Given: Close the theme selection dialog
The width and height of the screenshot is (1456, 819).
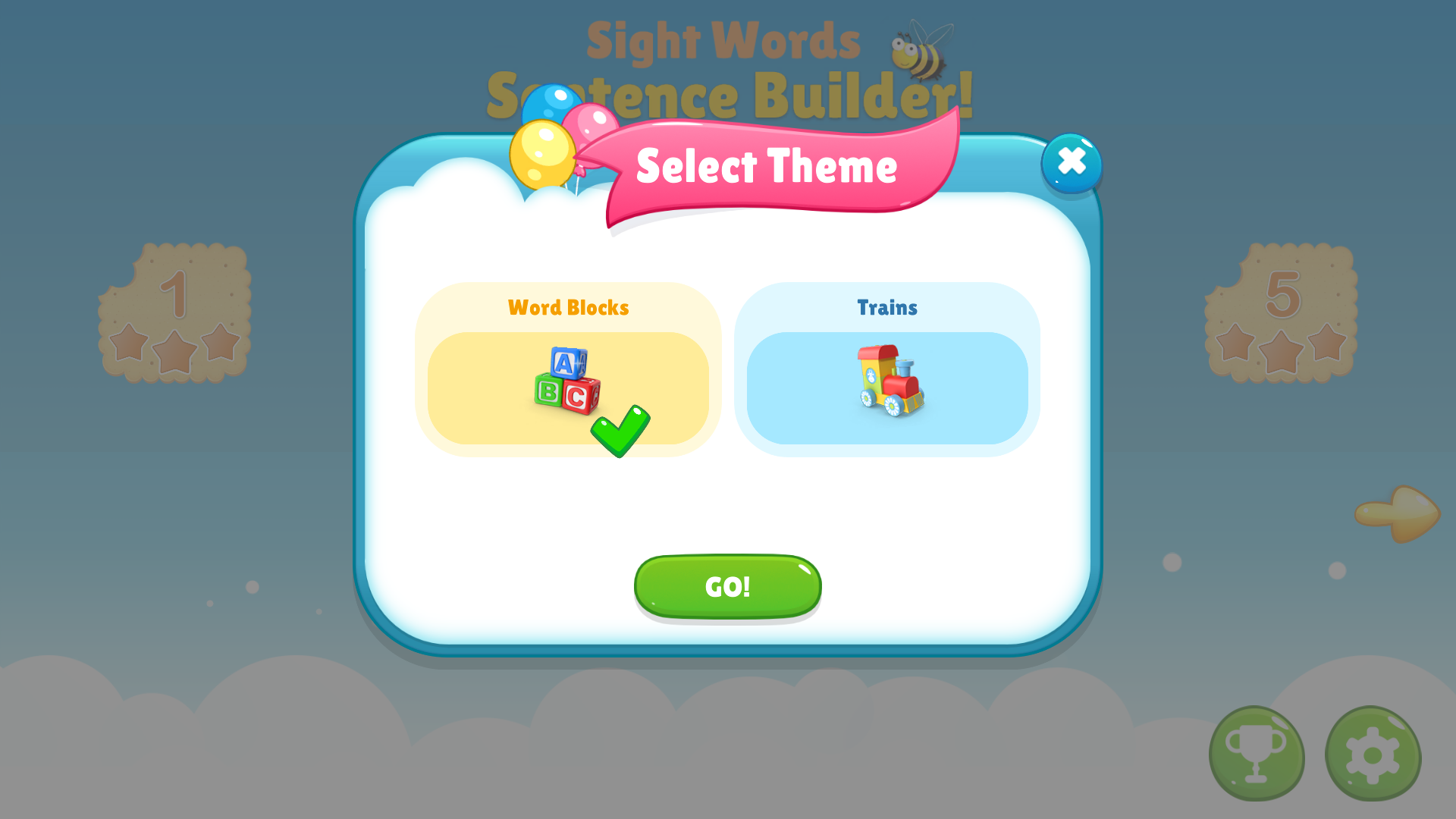Looking at the screenshot, I should click(x=1071, y=161).
